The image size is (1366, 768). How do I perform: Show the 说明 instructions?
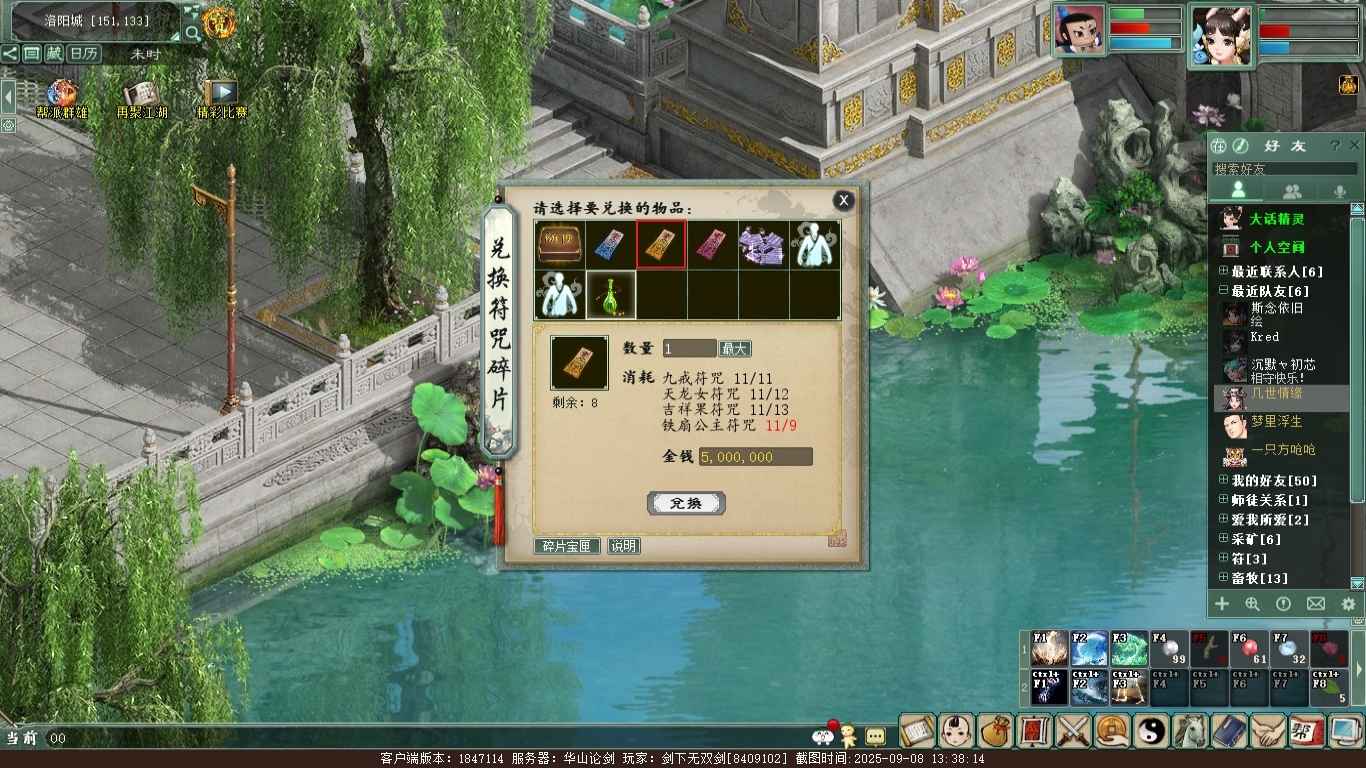click(623, 546)
